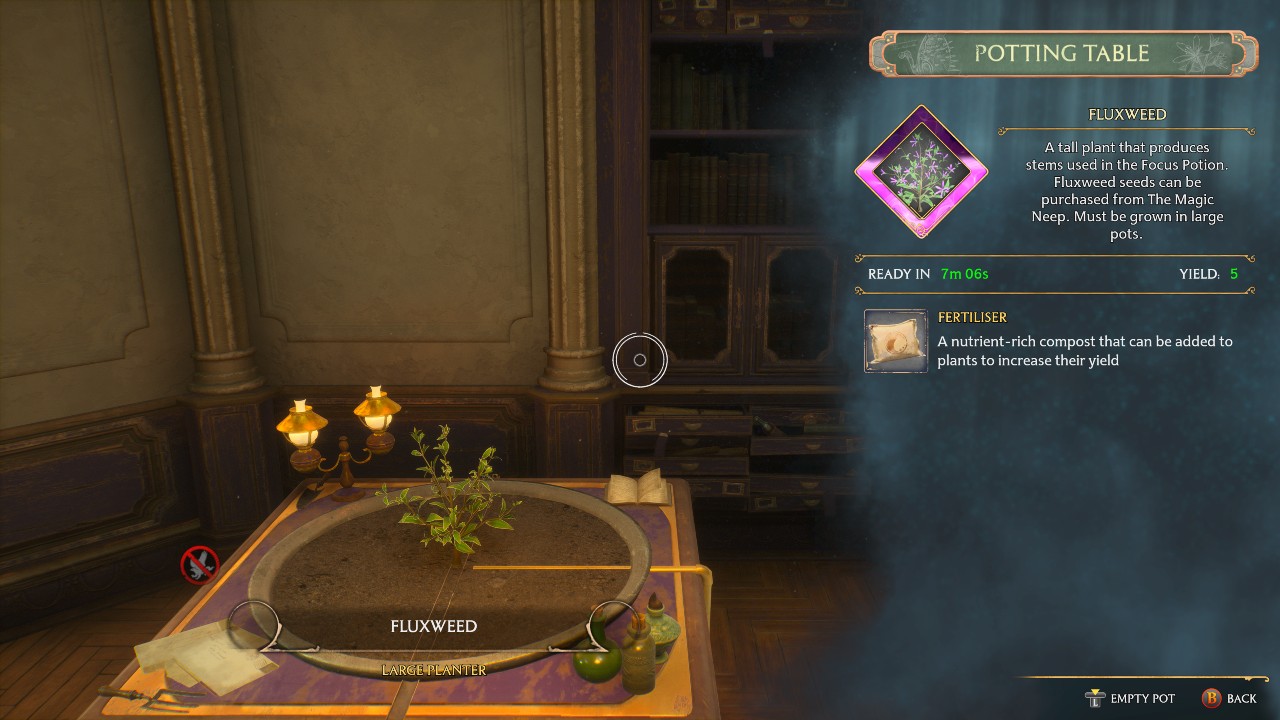Toggle fertiliser application for the Fluxweed
This screenshot has width=1280, height=720.
point(895,341)
